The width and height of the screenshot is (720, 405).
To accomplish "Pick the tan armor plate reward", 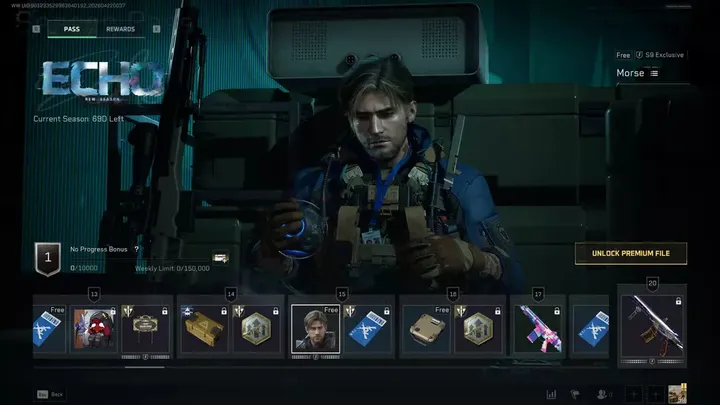I will pyautogui.click(x=426, y=328).
